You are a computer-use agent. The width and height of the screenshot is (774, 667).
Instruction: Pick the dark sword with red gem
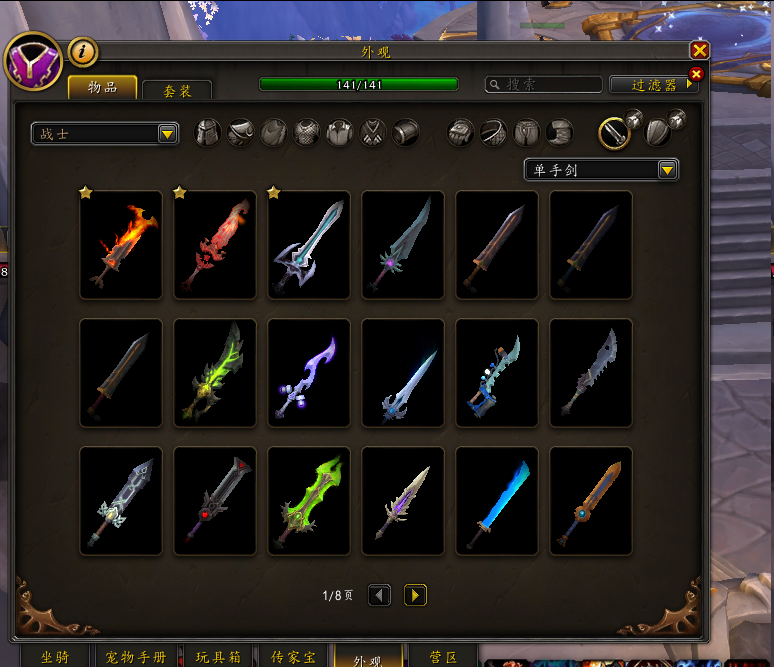tap(215, 501)
